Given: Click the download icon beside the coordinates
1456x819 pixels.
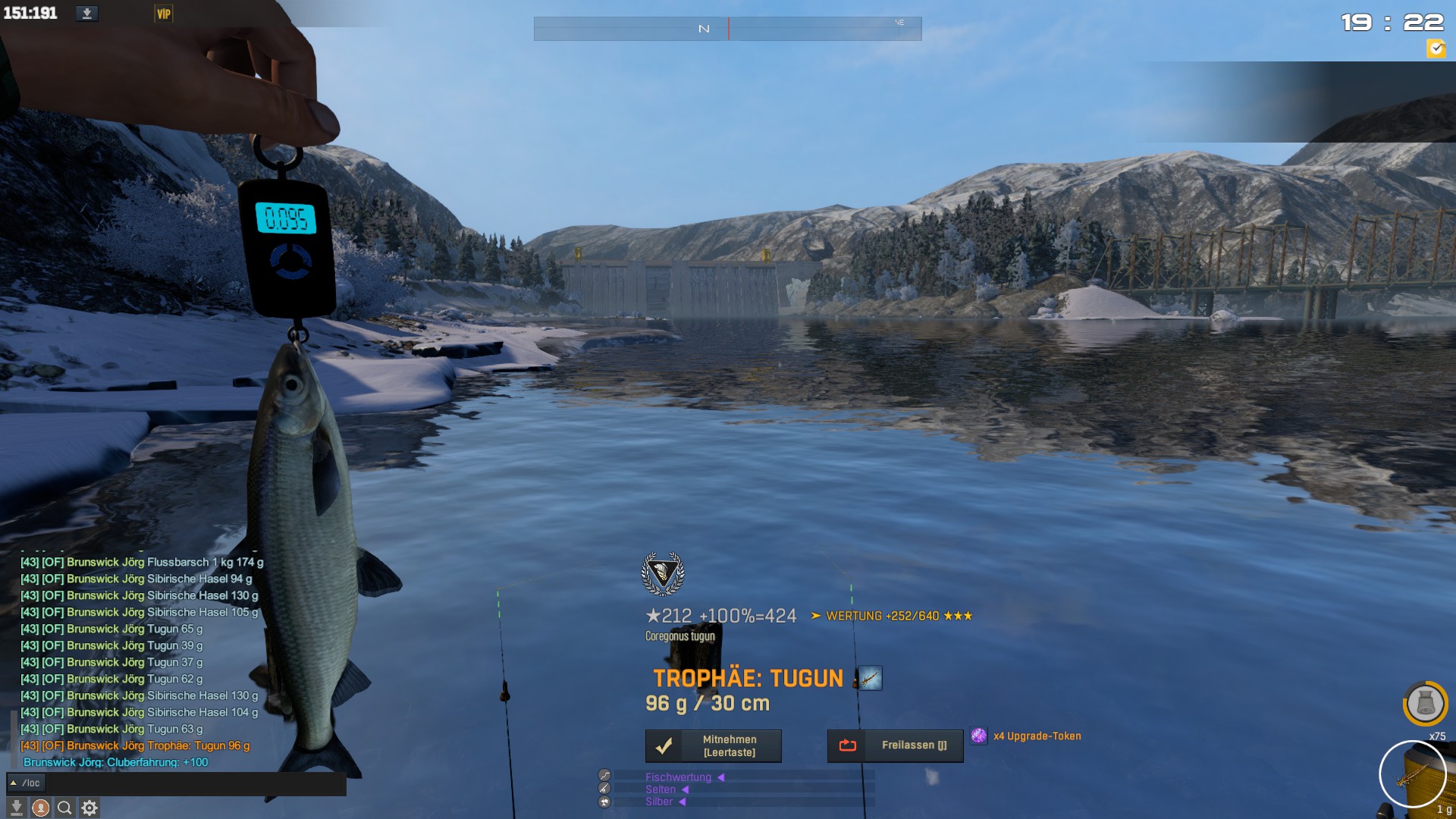Looking at the screenshot, I should tap(87, 14).
